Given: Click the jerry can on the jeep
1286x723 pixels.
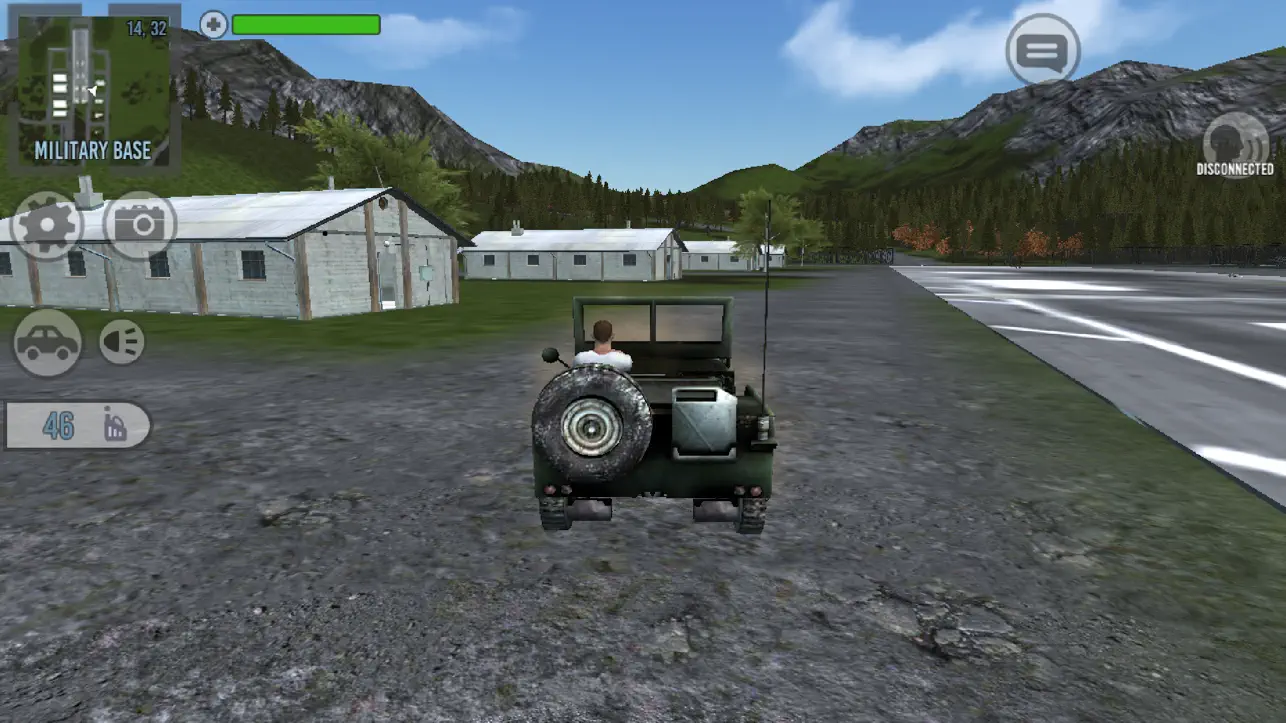Looking at the screenshot, I should [703, 425].
